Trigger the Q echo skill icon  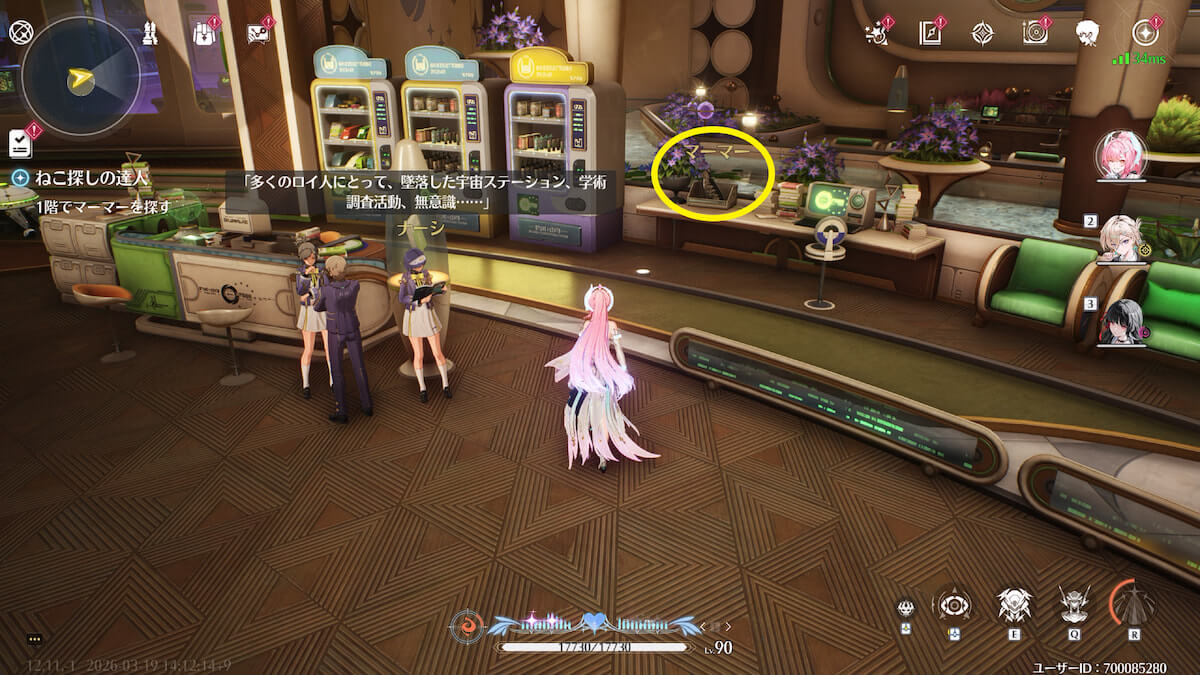coord(1074,605)
